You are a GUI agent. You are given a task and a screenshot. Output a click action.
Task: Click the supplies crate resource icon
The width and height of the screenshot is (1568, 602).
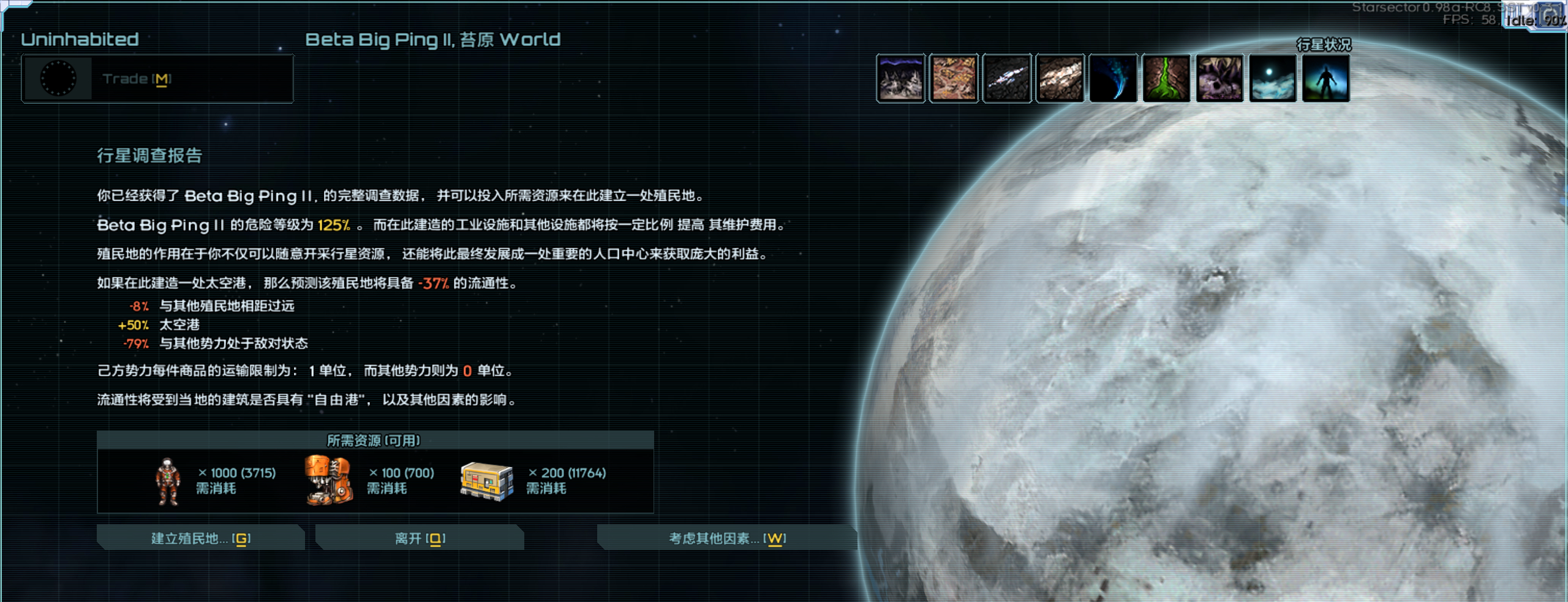coord(486,481)
